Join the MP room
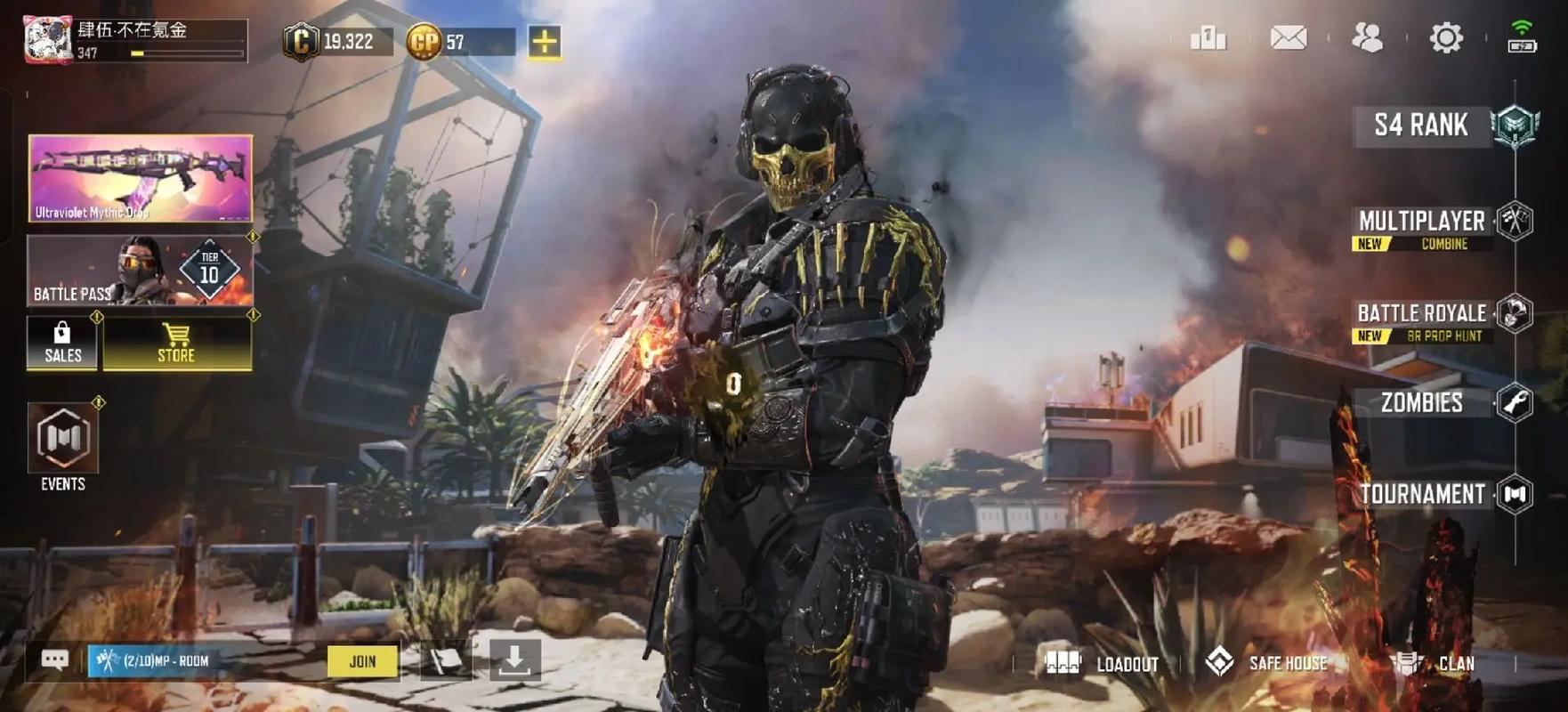Image resolution: width=1568 pixels, height=712 pixels. coord(362,661)
